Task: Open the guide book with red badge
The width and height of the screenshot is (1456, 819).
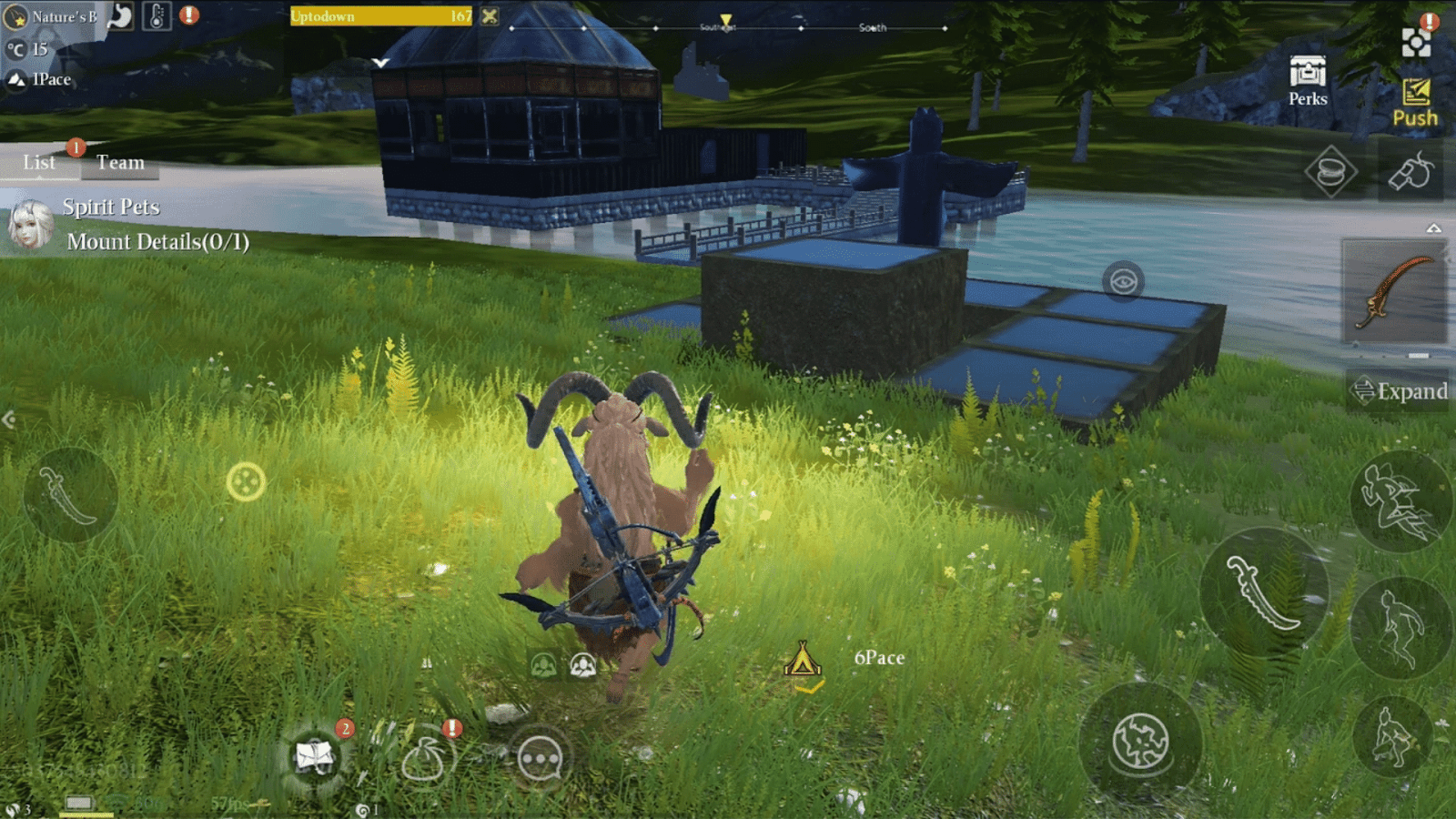Action: pyautogui.click(x=315, y=756)
